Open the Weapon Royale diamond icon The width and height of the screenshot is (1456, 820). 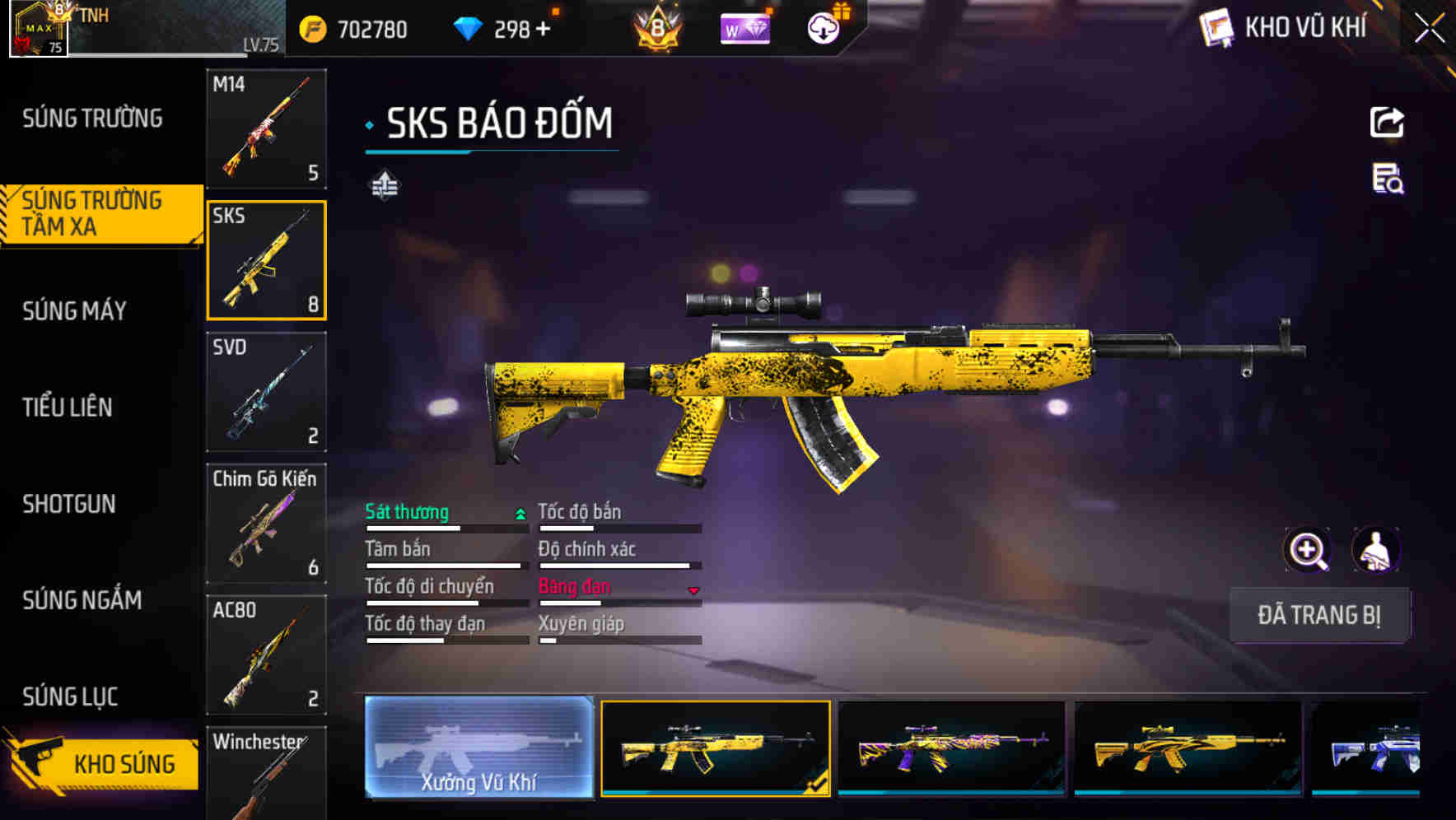pos(744,30)
